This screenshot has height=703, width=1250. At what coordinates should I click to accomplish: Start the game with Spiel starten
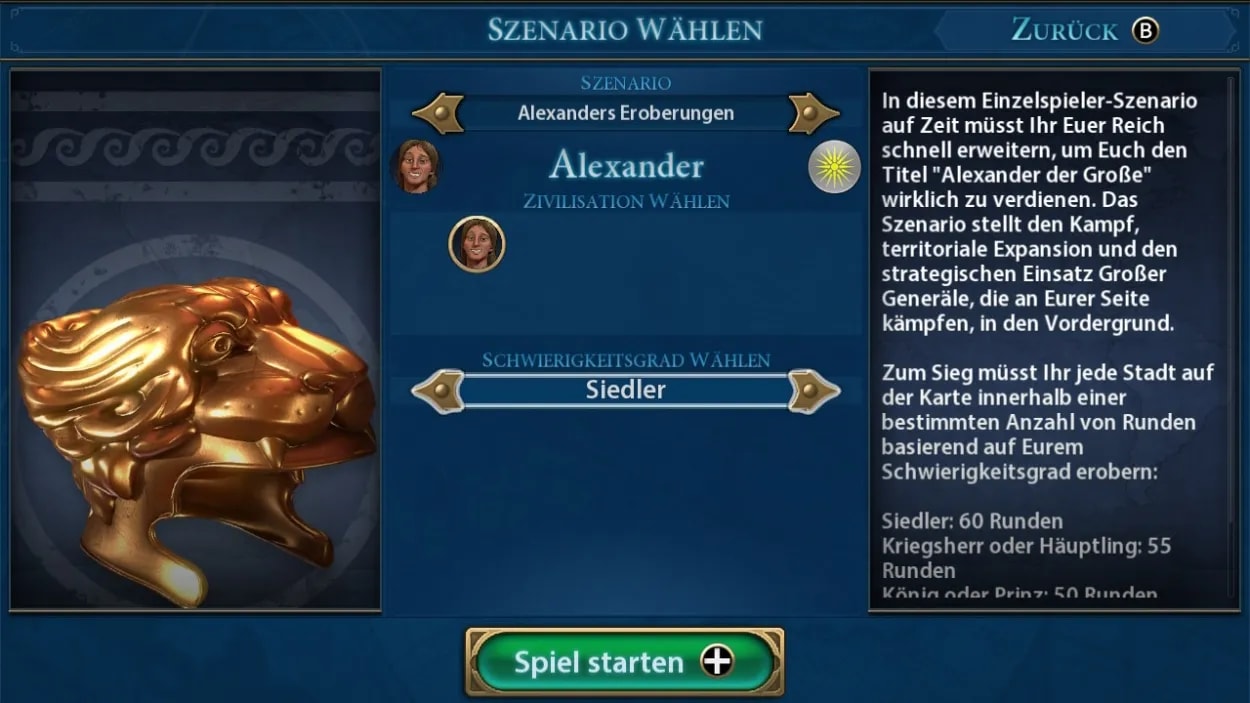coord(624,662)
